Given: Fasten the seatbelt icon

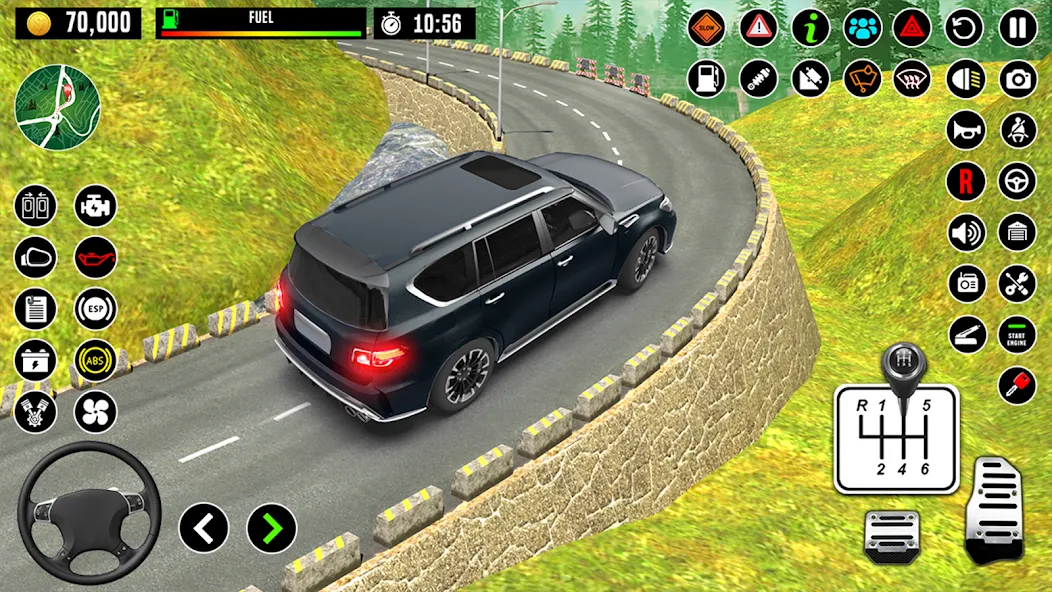Looking at the screenshot, I should click(x=1018, y=130).
